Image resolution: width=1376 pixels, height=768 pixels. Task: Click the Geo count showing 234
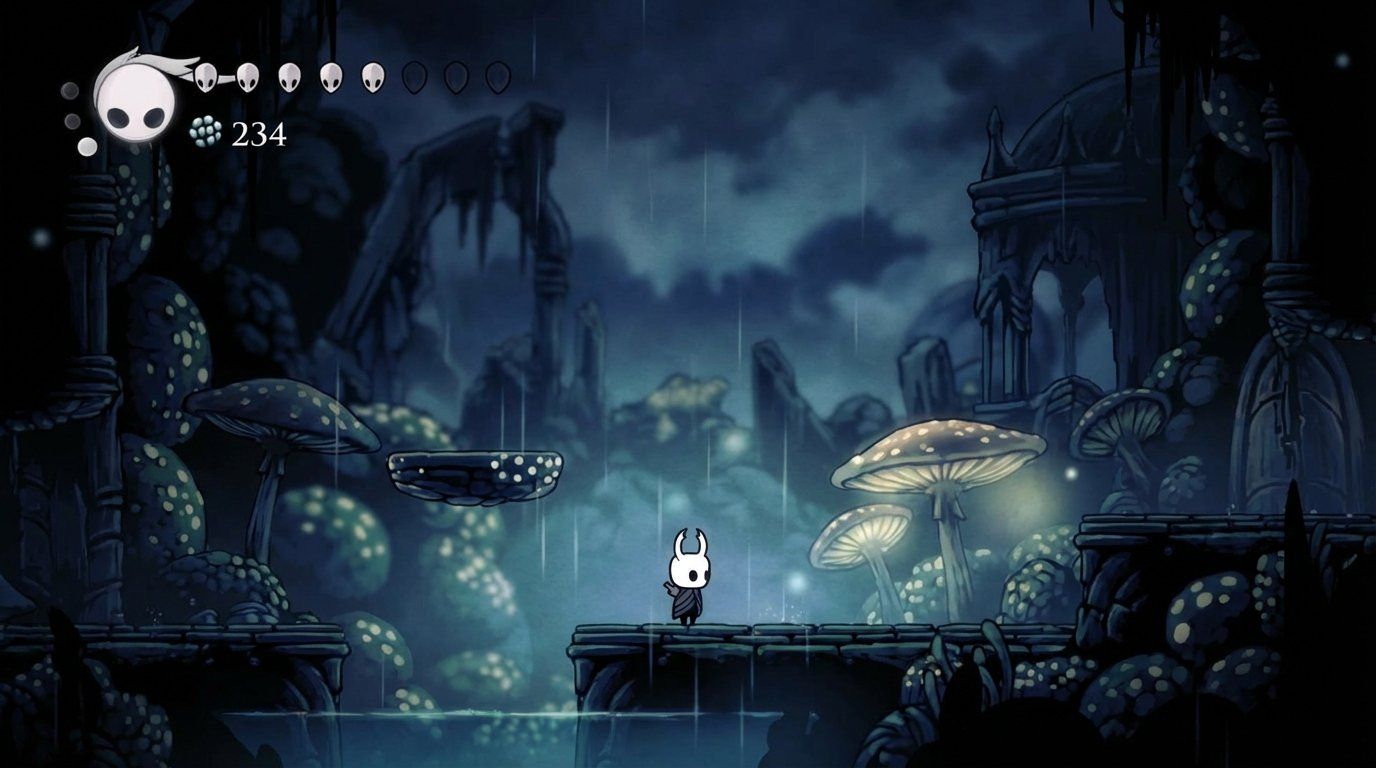pos(260,133)
